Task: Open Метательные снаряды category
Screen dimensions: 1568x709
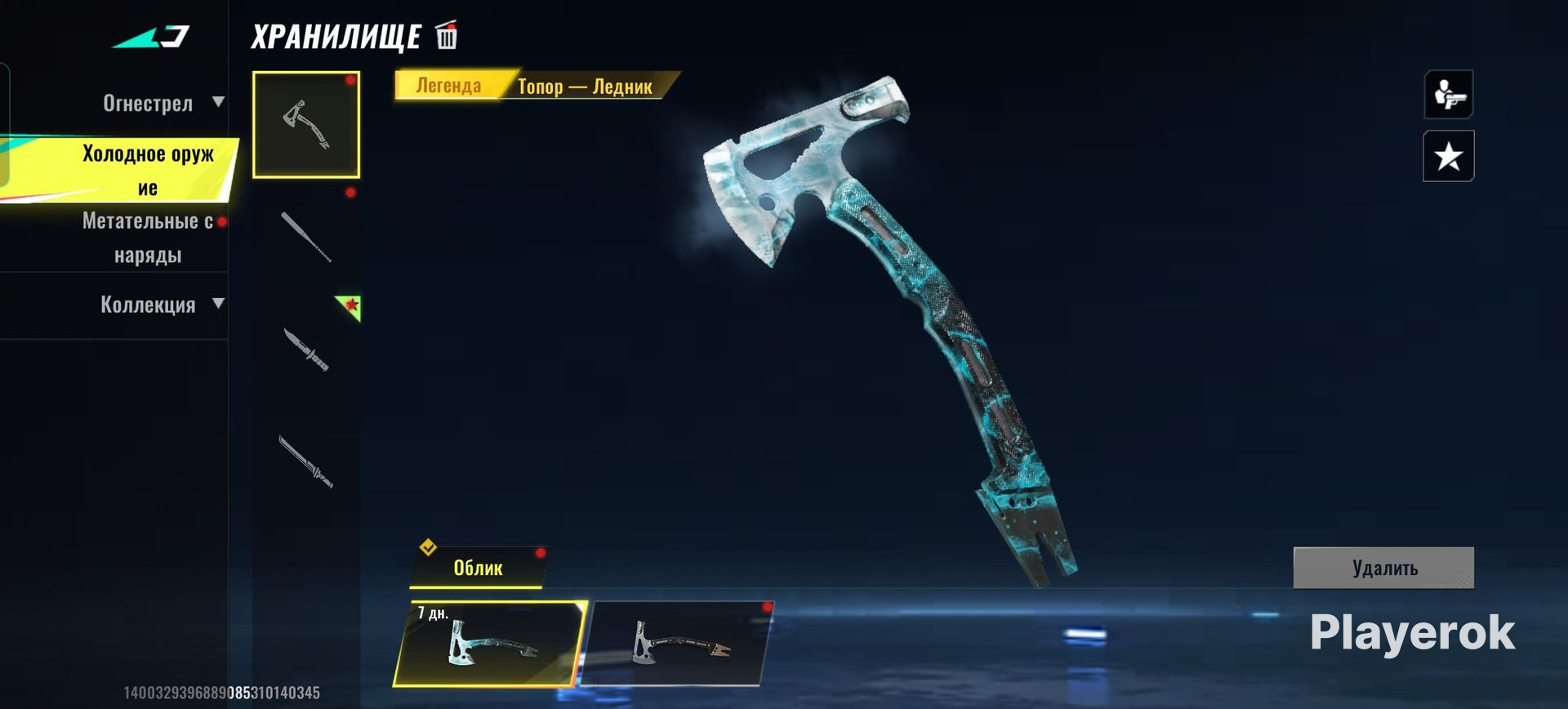Action: 147,237
